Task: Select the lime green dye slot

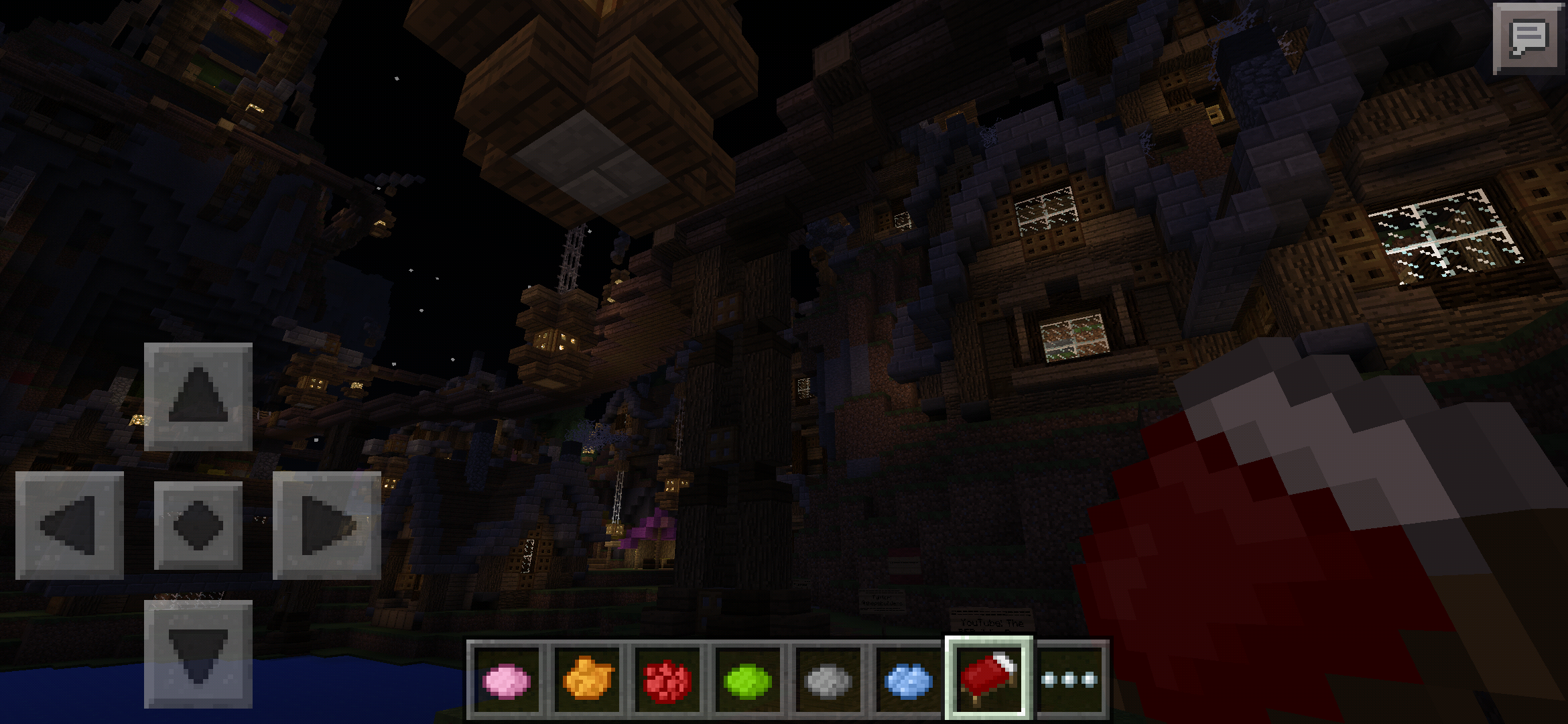Action: coord(746,680)
